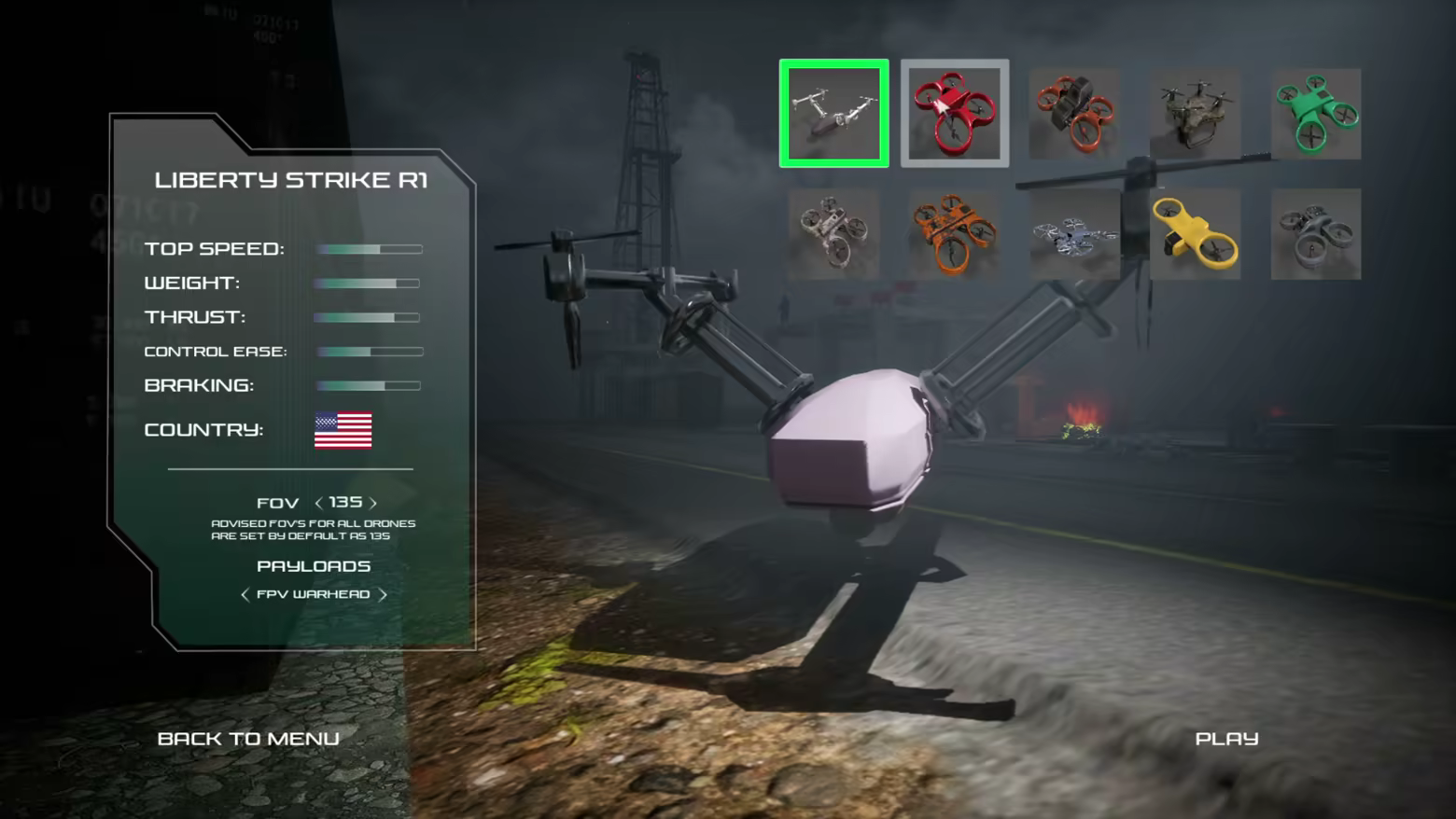Select the yellow drone
This screenshot has width=1456, height=819.
1195,233
